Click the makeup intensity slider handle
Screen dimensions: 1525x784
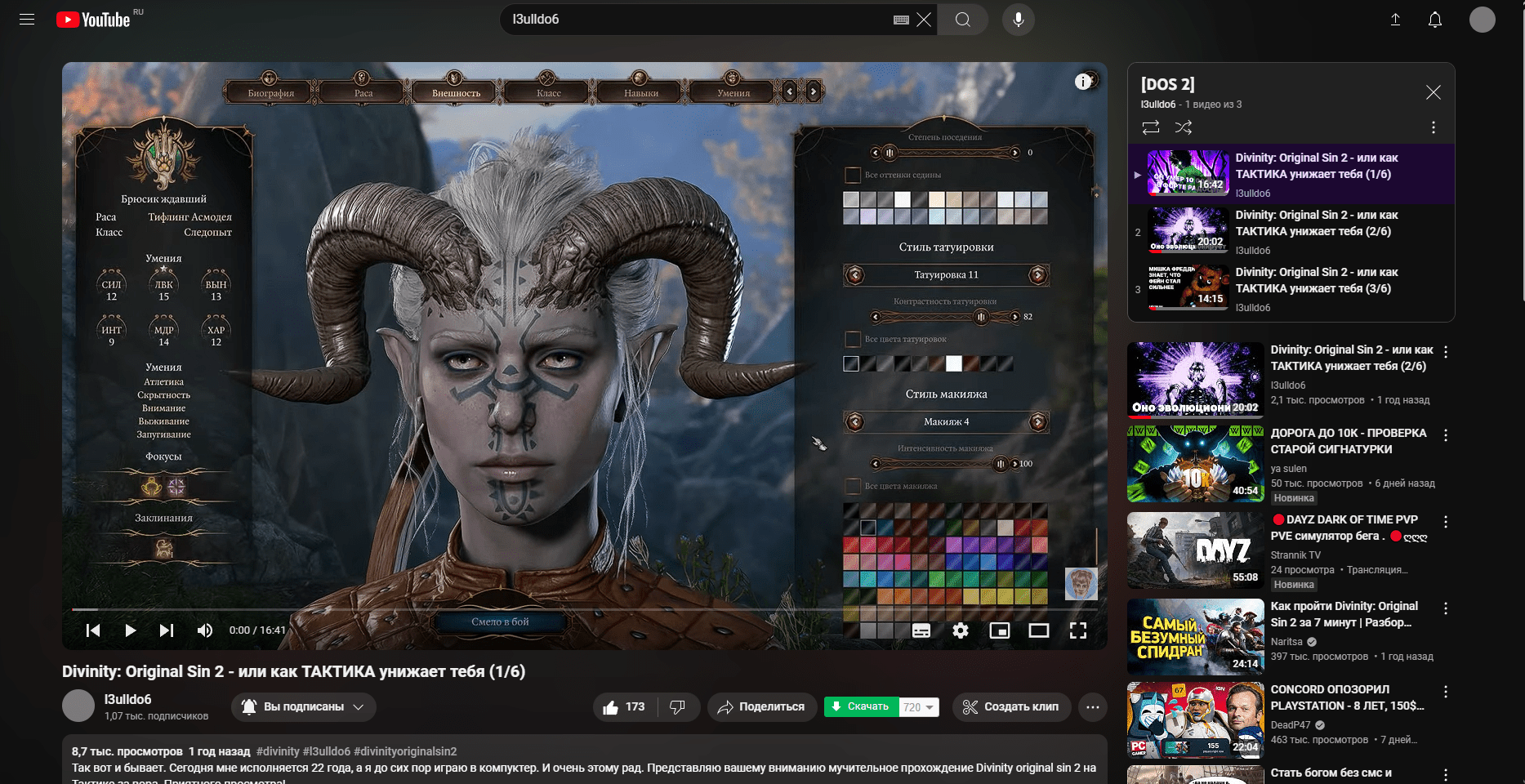point(1001,464)
